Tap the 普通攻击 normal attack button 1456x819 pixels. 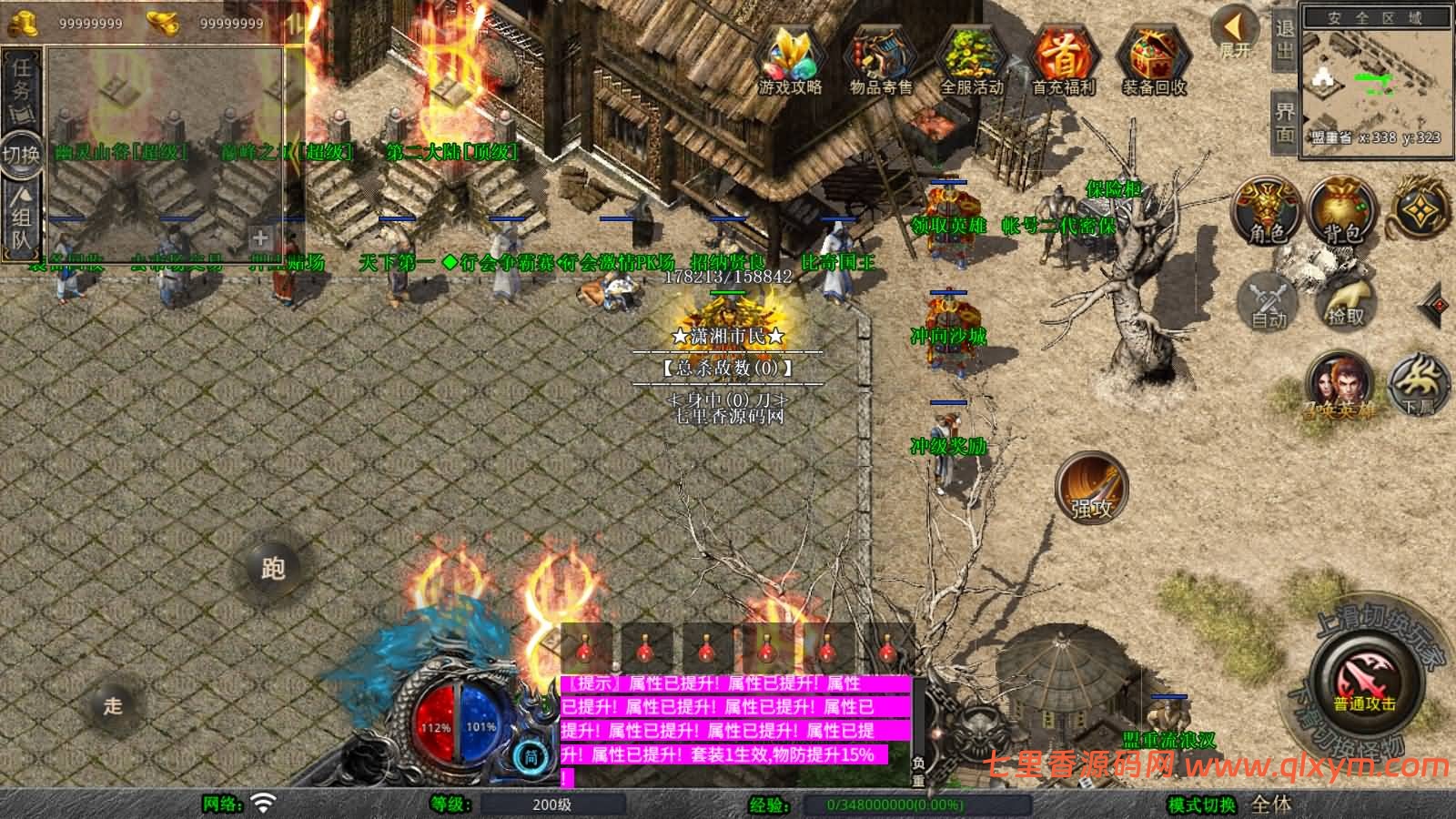[1365, 684]
